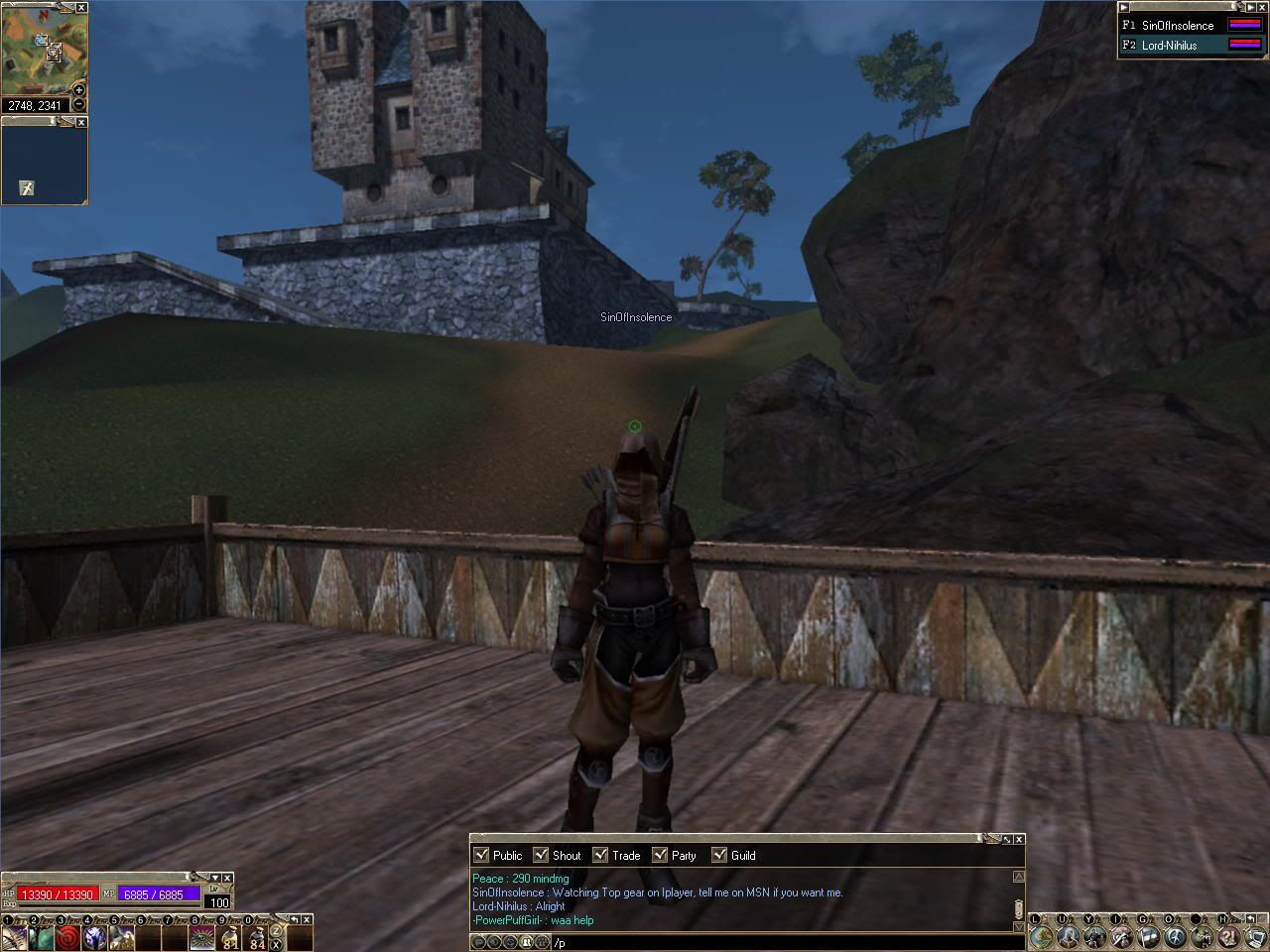Close the chat window

pyautogui.click(x=1019, y=840)
